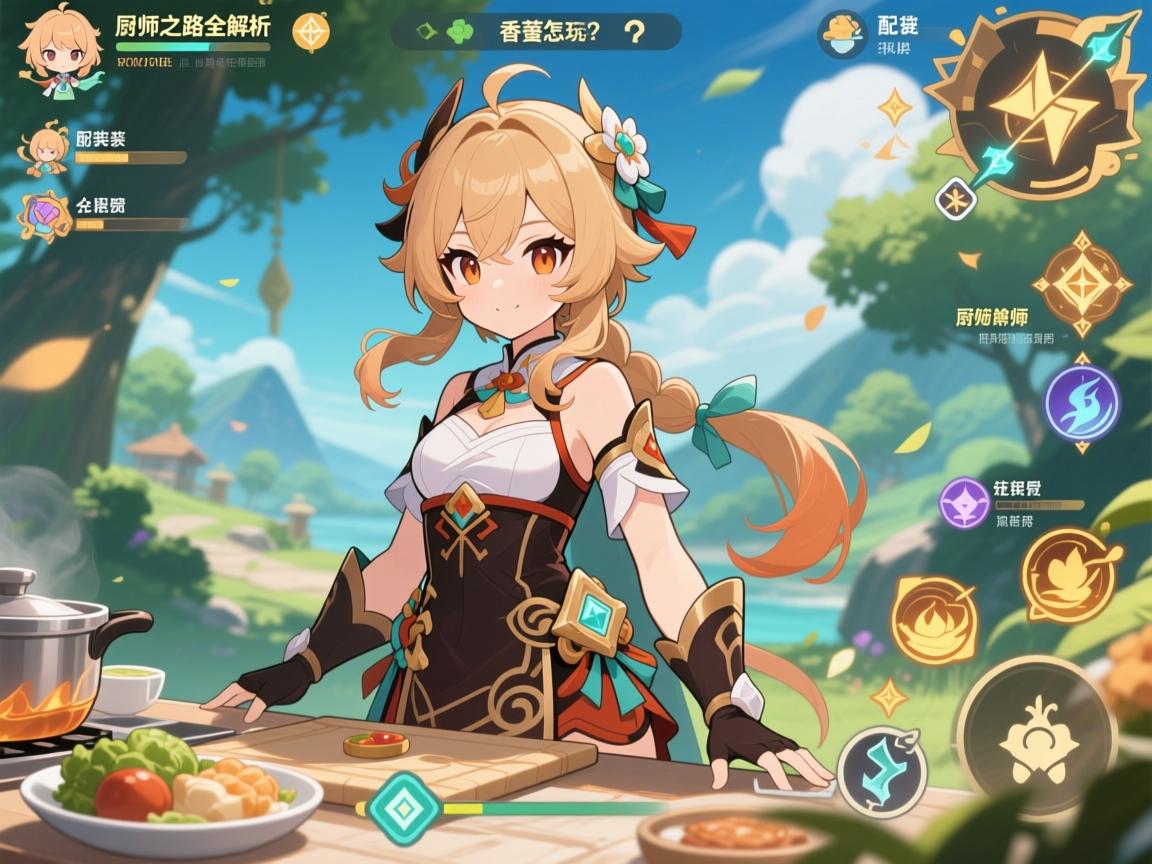Select the small purple flower skill icon

pyautogui.click(x=965, y=503)
